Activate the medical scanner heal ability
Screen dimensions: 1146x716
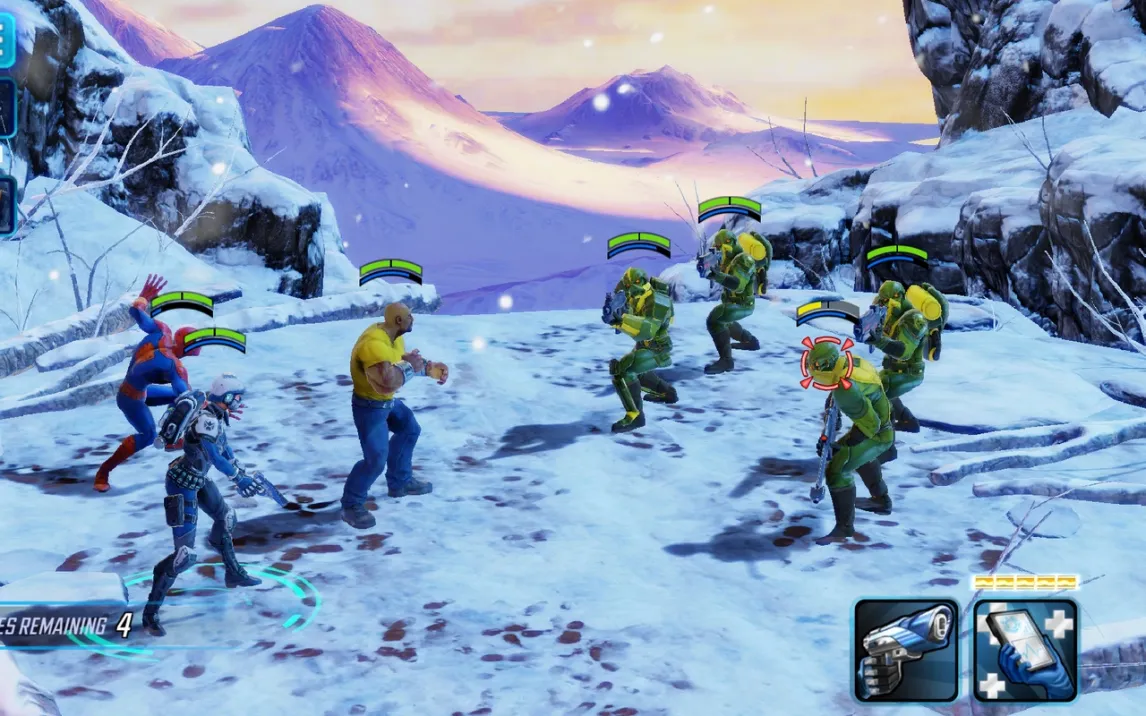(x=1025, y=650)
